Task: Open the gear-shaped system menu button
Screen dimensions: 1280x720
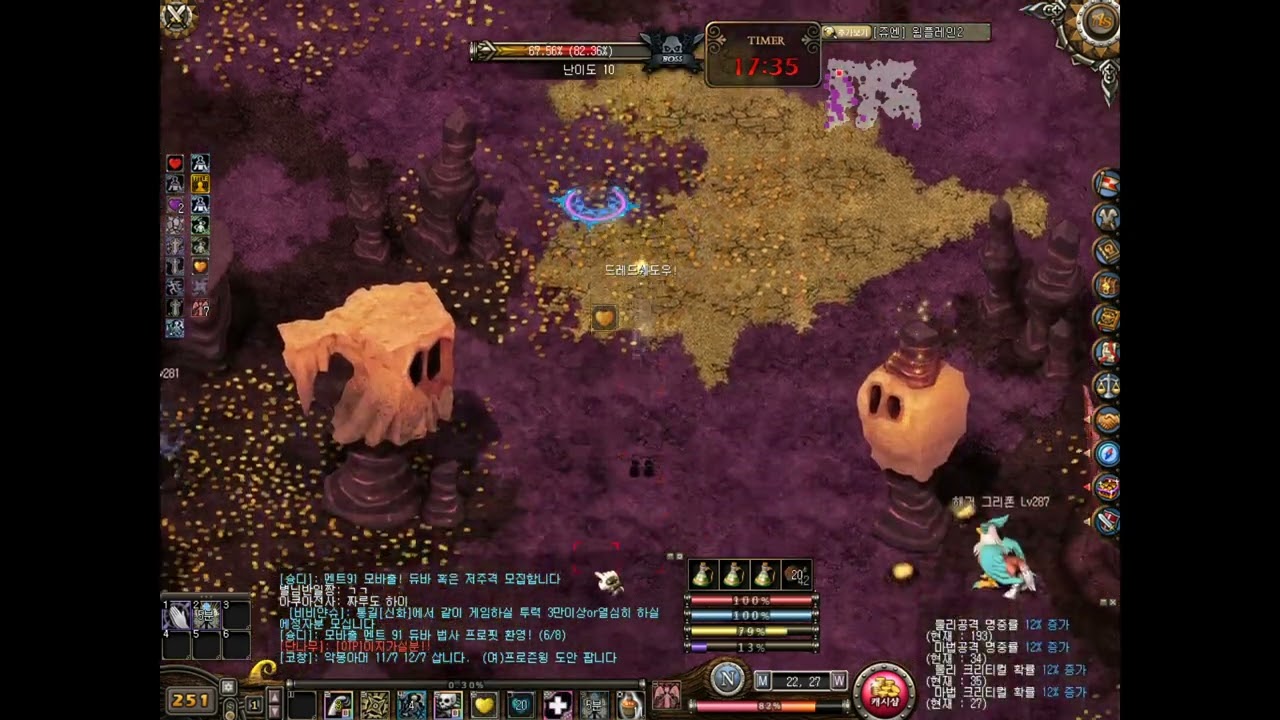Action: click(1098, 23)
